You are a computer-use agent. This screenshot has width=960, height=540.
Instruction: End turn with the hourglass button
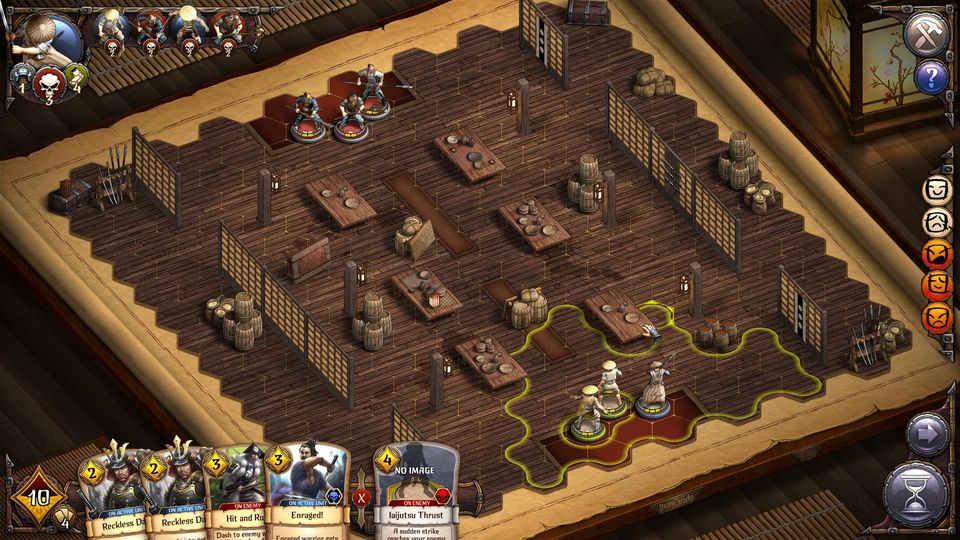tap(916, 494)
